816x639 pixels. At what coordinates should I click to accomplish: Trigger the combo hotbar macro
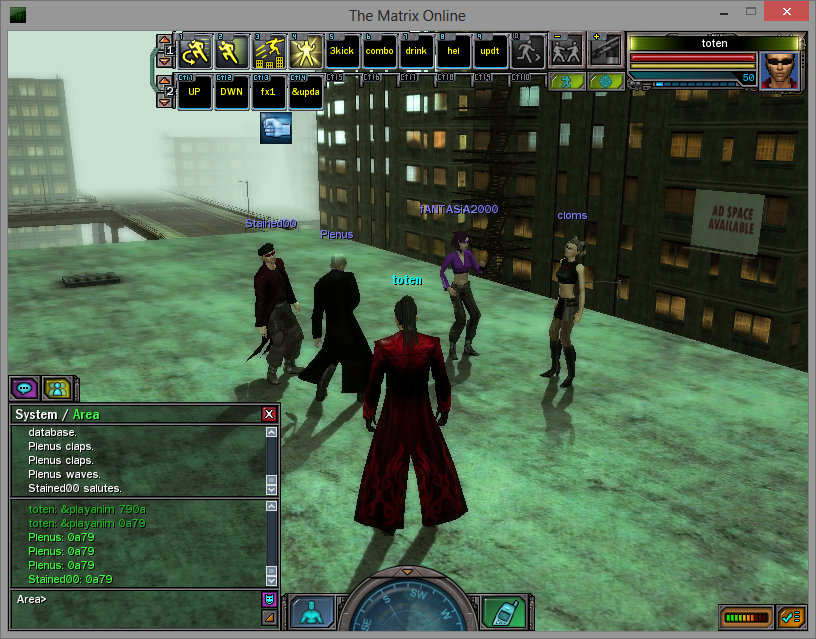[380, 51]
